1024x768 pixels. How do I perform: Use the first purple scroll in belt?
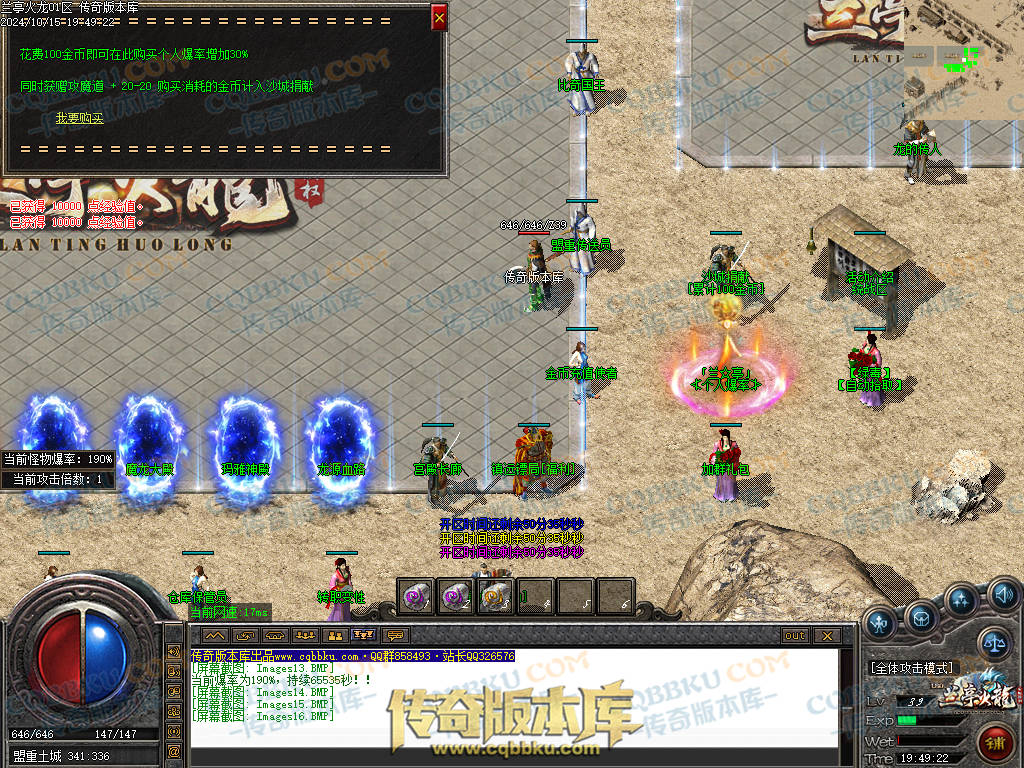(415, 596)
